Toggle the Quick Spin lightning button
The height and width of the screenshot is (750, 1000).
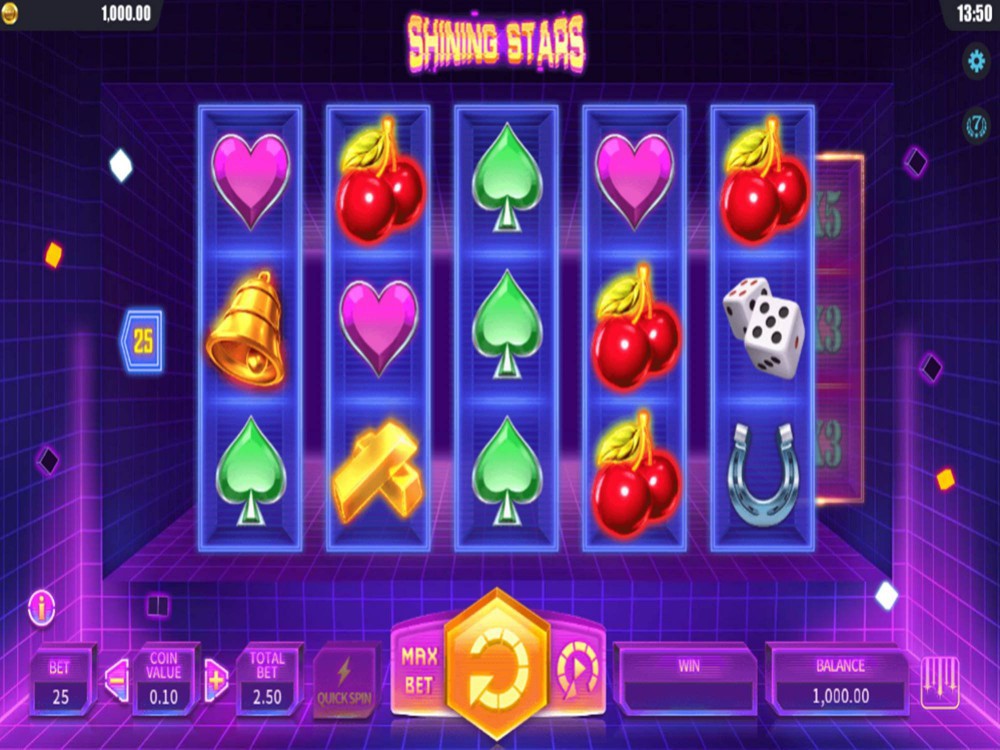[345, 683]
